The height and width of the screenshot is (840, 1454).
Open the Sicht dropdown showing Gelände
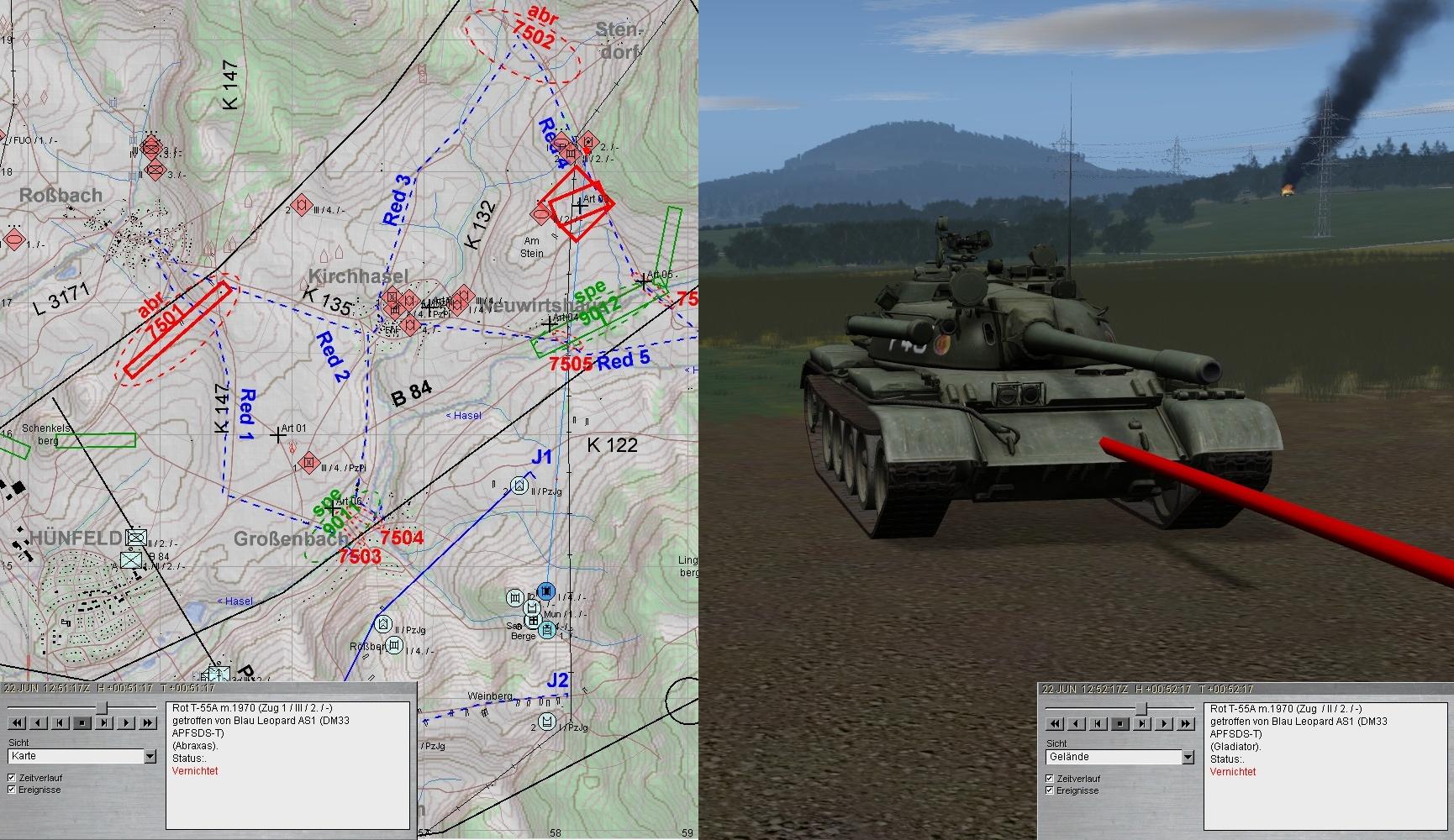point(1188,758)
